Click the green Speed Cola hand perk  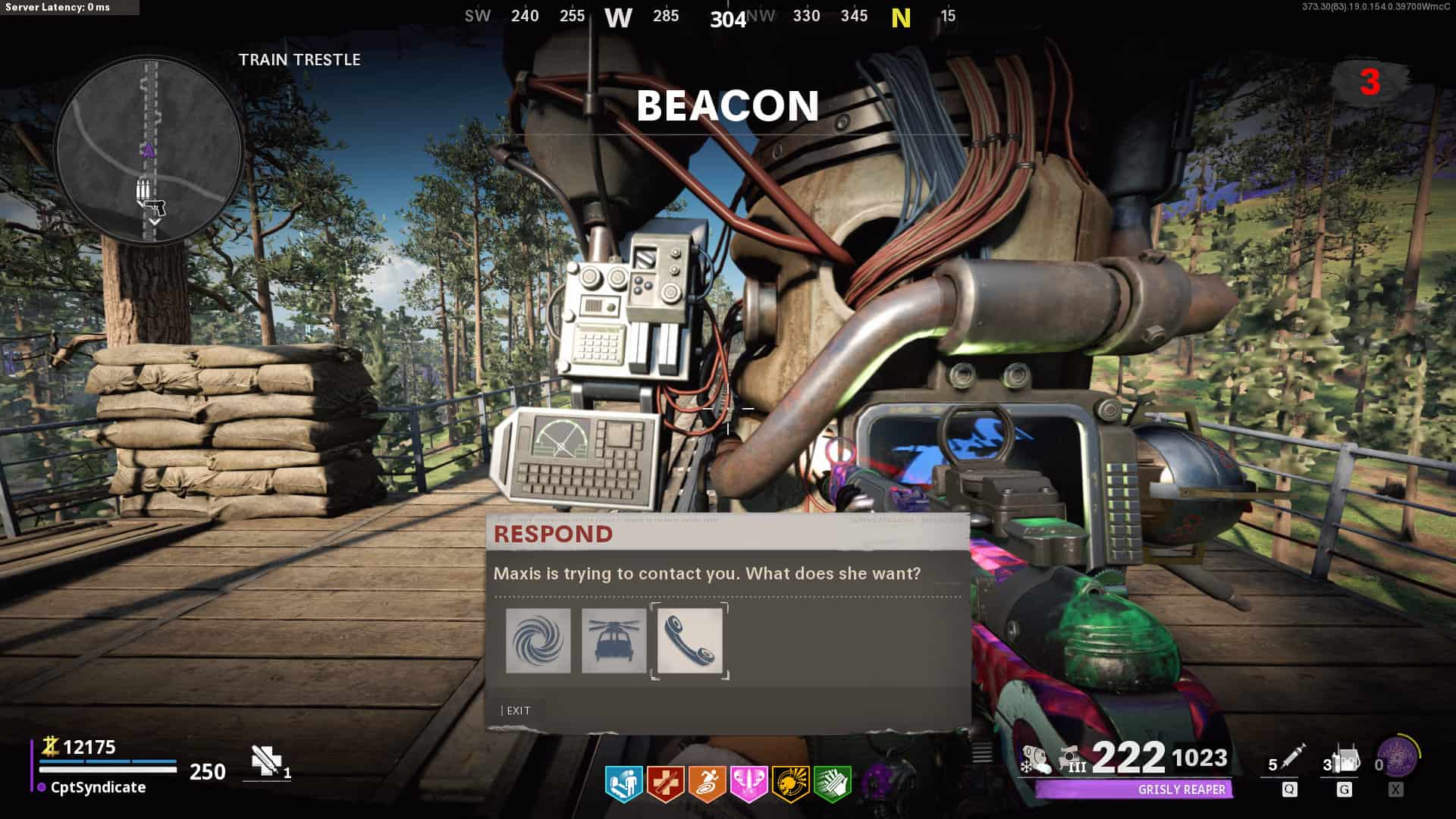(832, 784)
